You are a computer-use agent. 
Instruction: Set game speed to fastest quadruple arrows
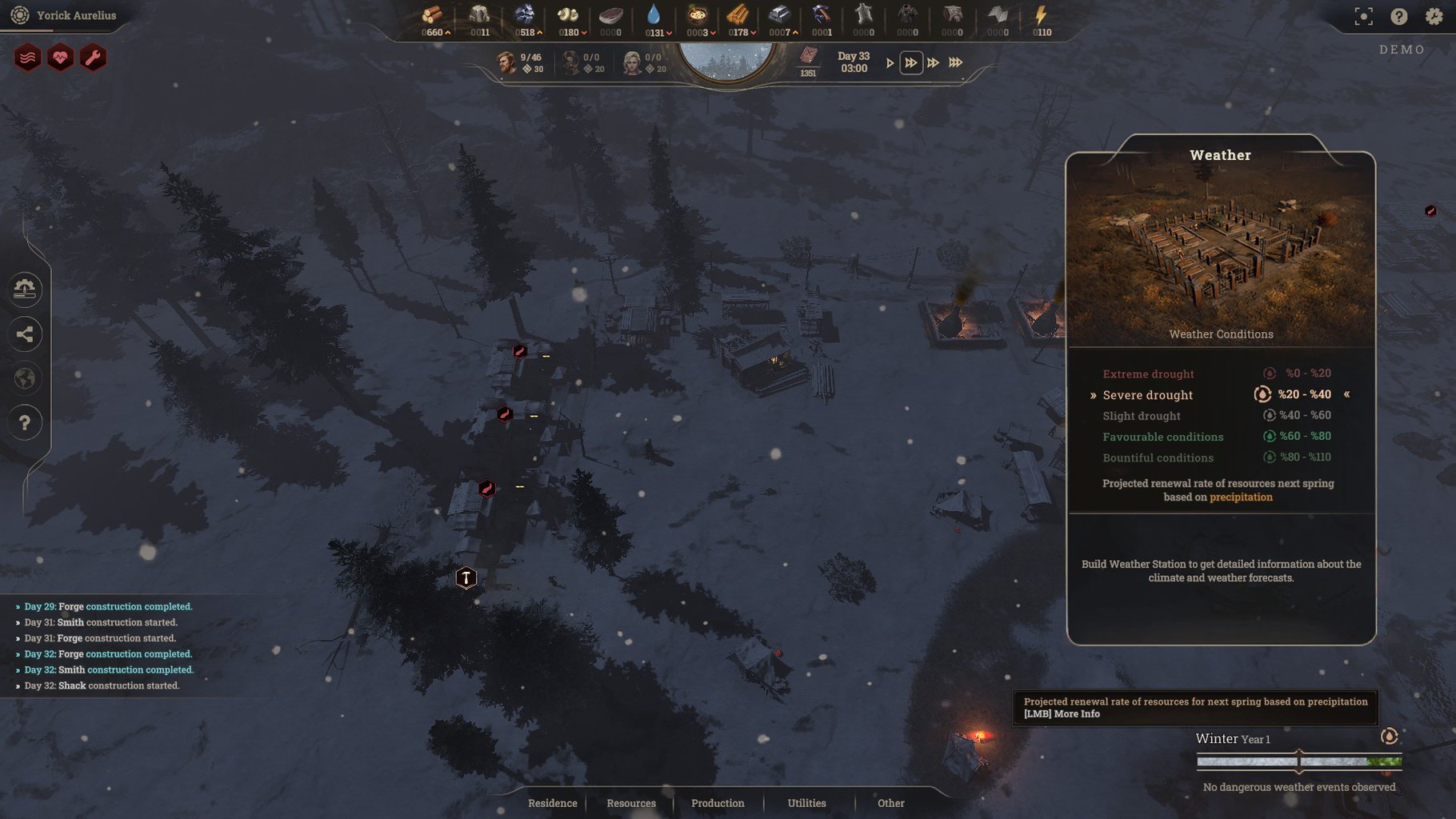[x=955, y=62]
